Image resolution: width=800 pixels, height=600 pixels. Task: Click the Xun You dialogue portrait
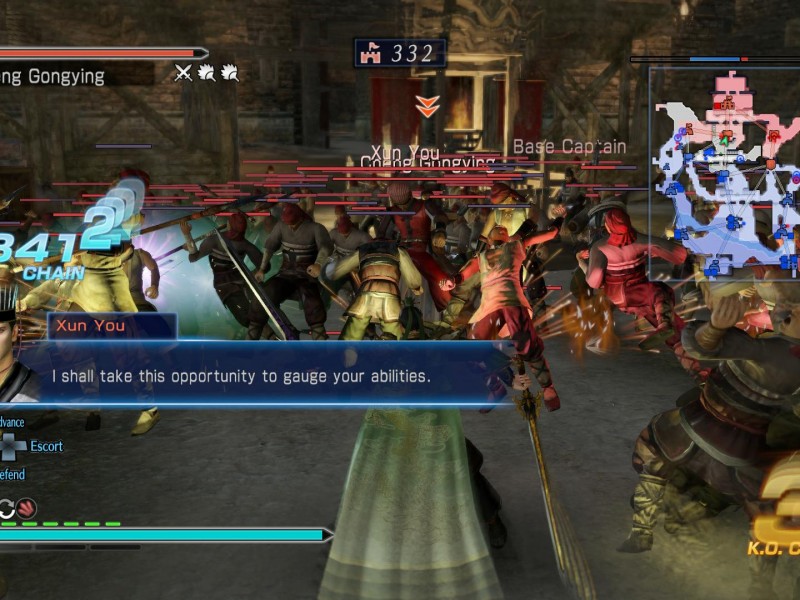[x=18, y=370]
